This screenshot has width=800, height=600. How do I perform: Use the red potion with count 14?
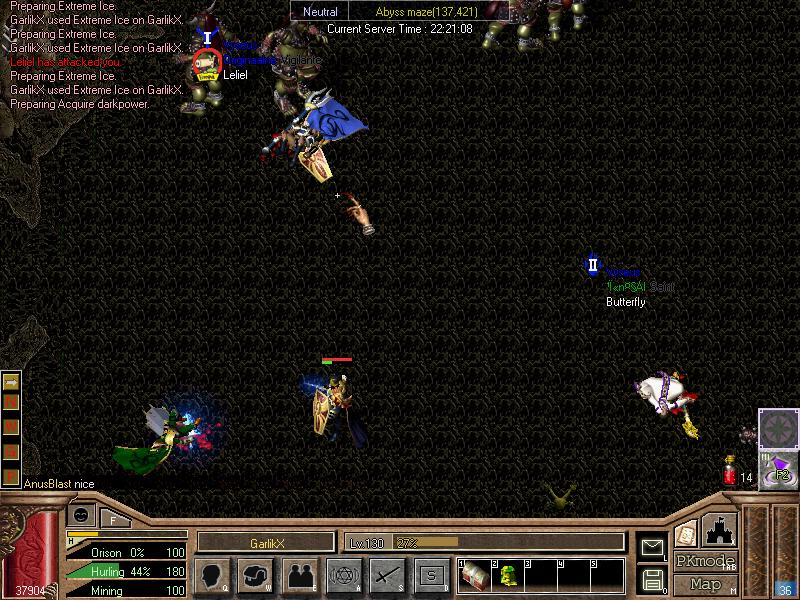click(x=730, y=471)
